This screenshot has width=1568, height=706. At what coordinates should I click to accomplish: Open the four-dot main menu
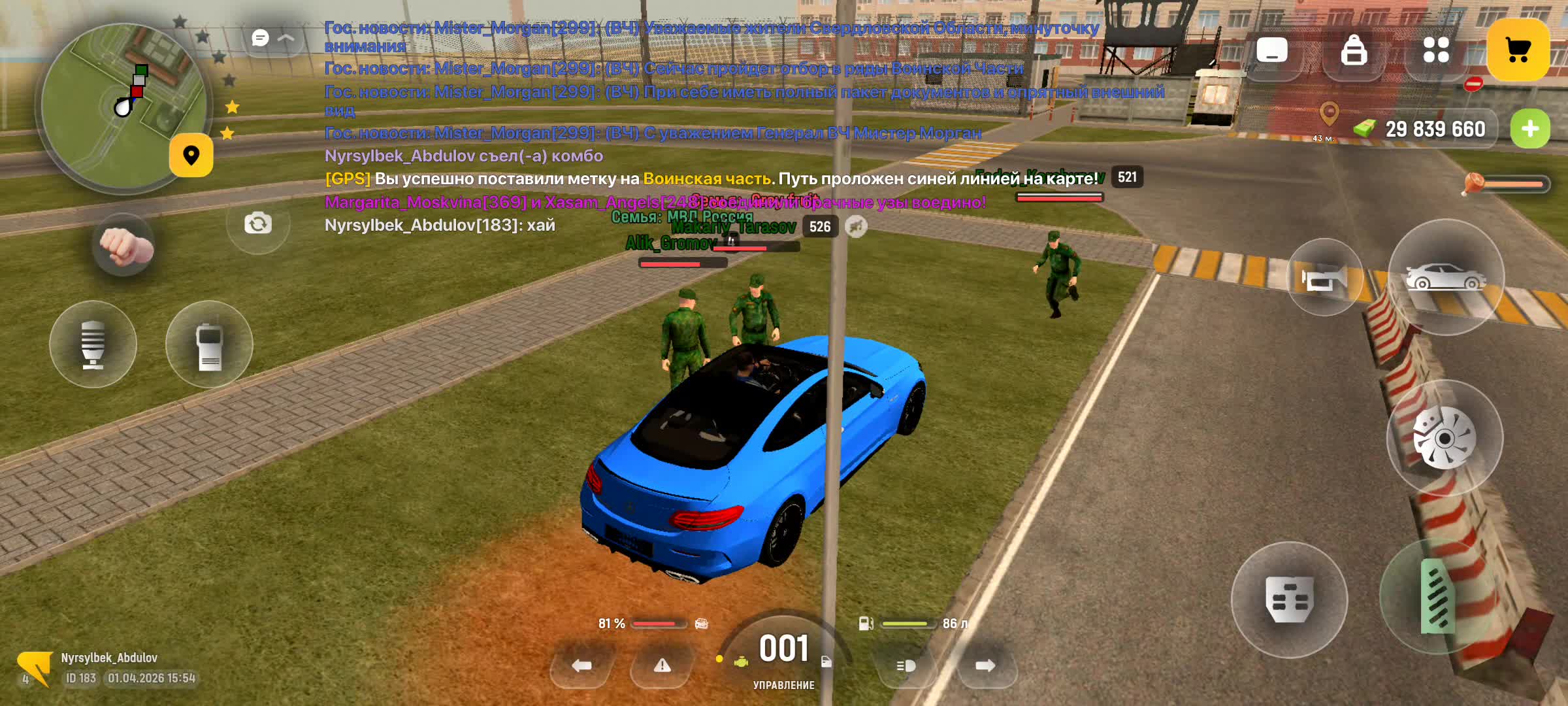[x=1435, y=50]
